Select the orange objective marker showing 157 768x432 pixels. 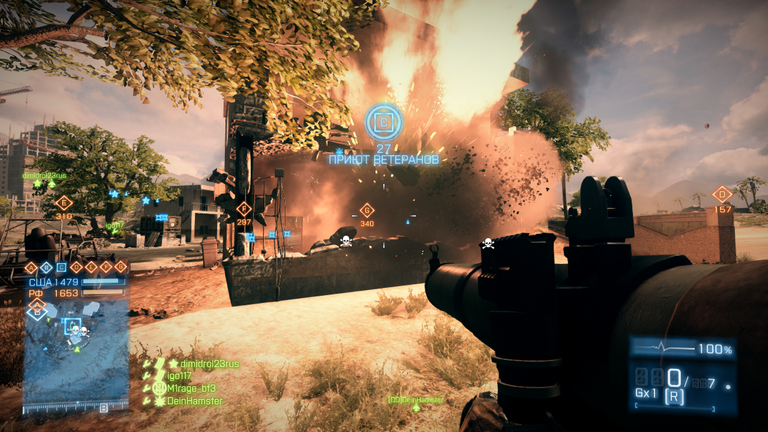point(722,194)
